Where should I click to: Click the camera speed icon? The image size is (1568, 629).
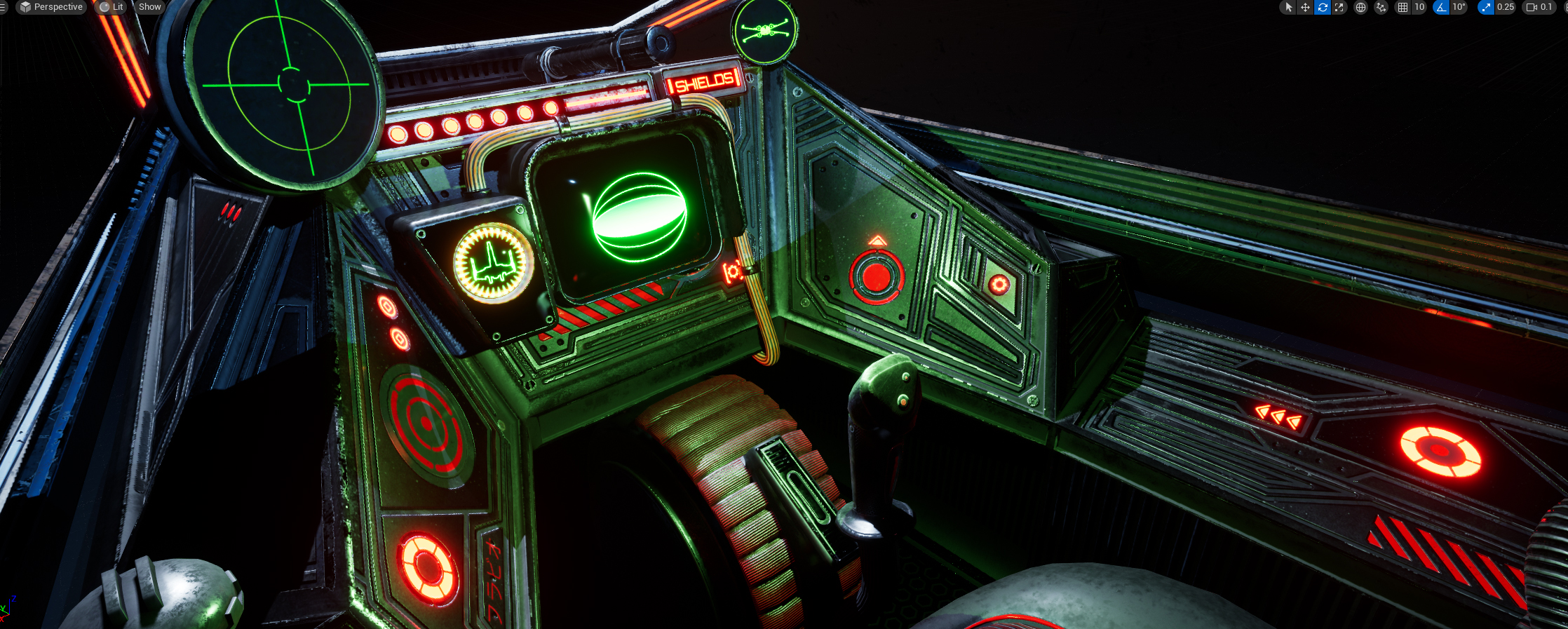click(1532, 7)
